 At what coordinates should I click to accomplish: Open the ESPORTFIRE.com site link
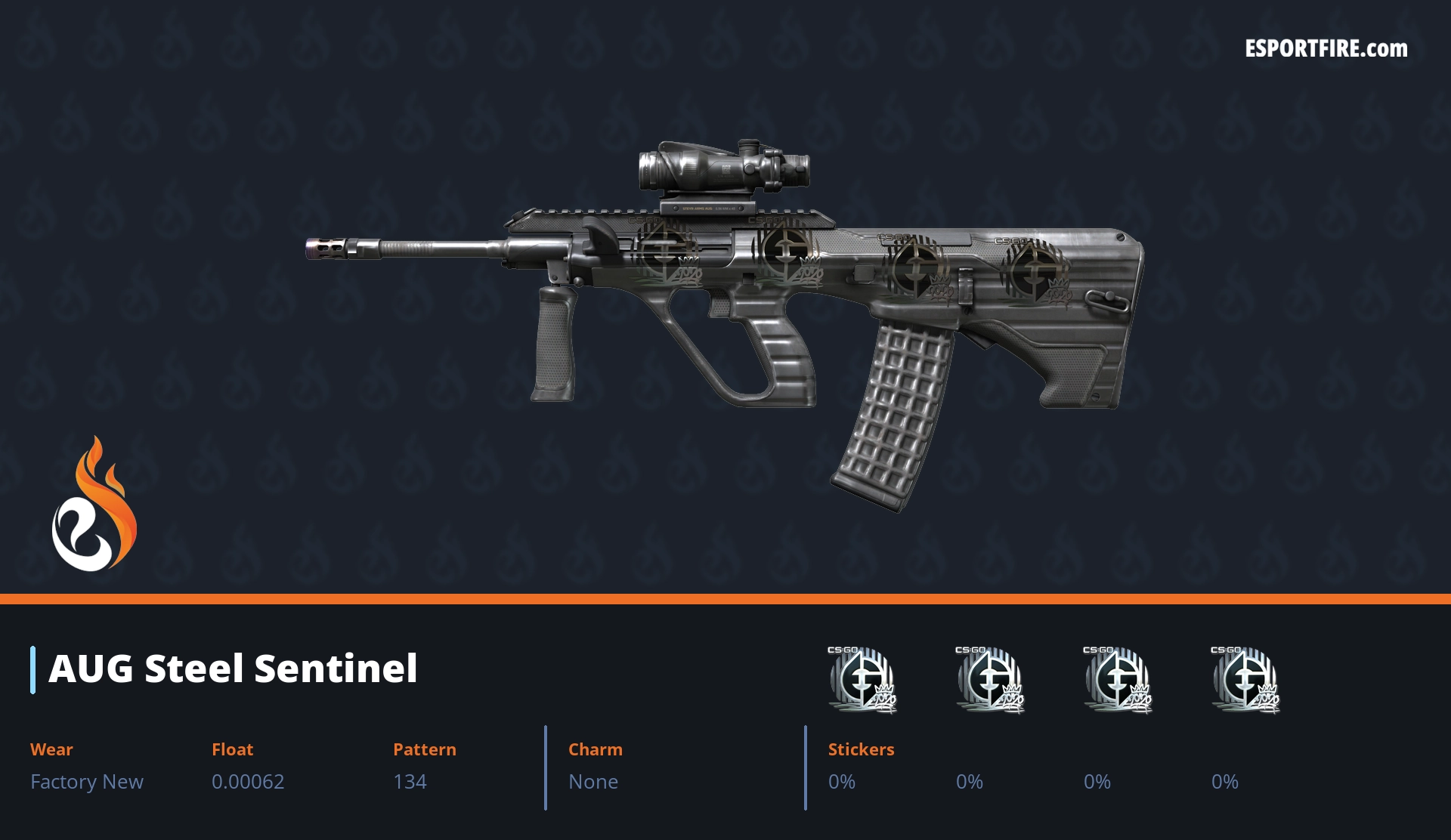tap(1326, 49)
